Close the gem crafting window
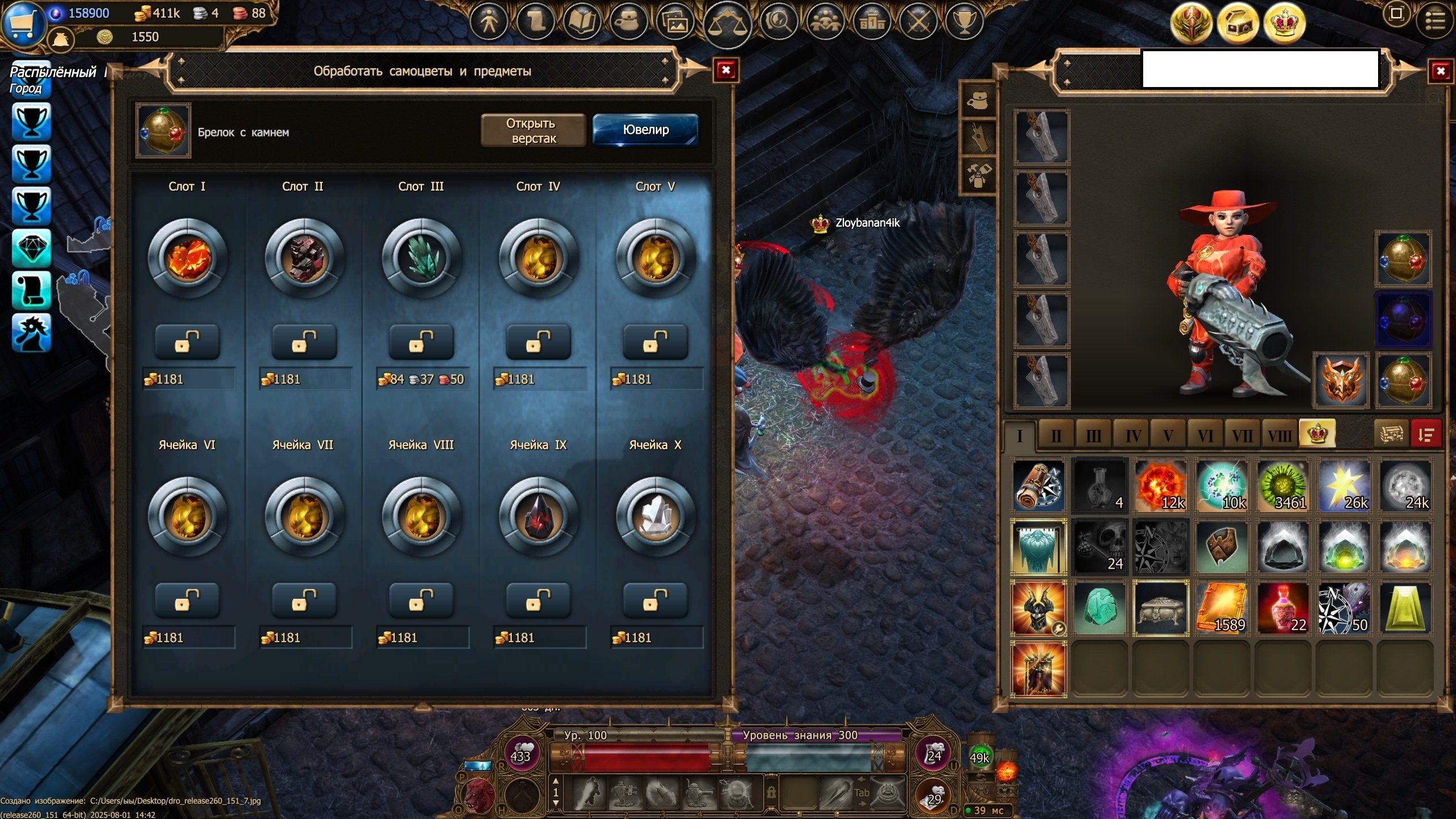Image resolution: width=1456 pixels, height=819 pixels. pos(726,70)
